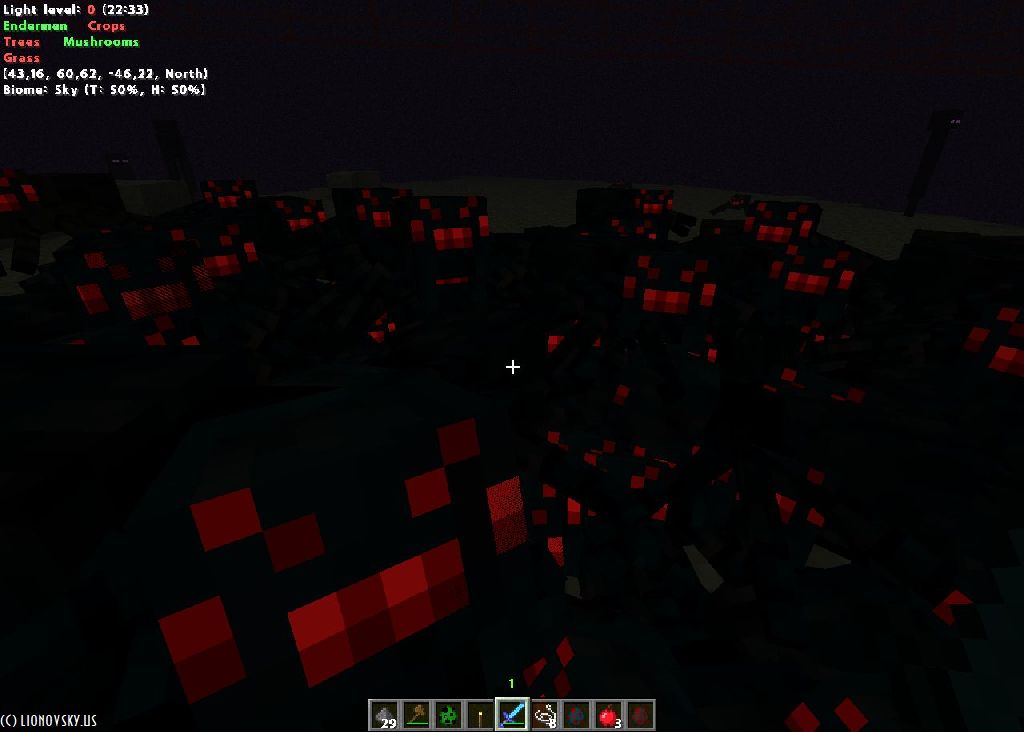Pick the string stack of 8
This screenshot has width=1024, height=732.
pos(544,715)
